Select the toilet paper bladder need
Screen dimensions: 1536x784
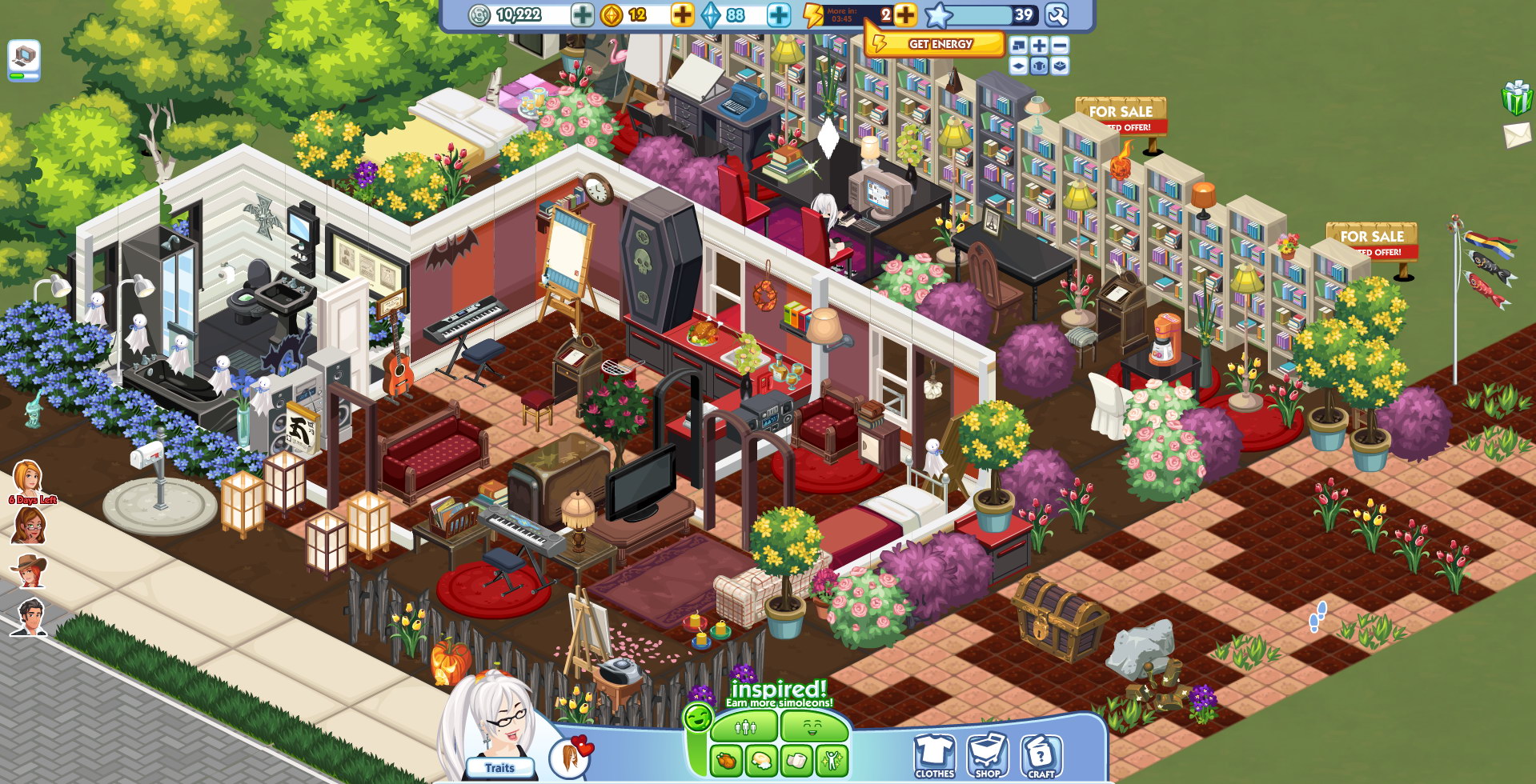(x=796, y=759)
